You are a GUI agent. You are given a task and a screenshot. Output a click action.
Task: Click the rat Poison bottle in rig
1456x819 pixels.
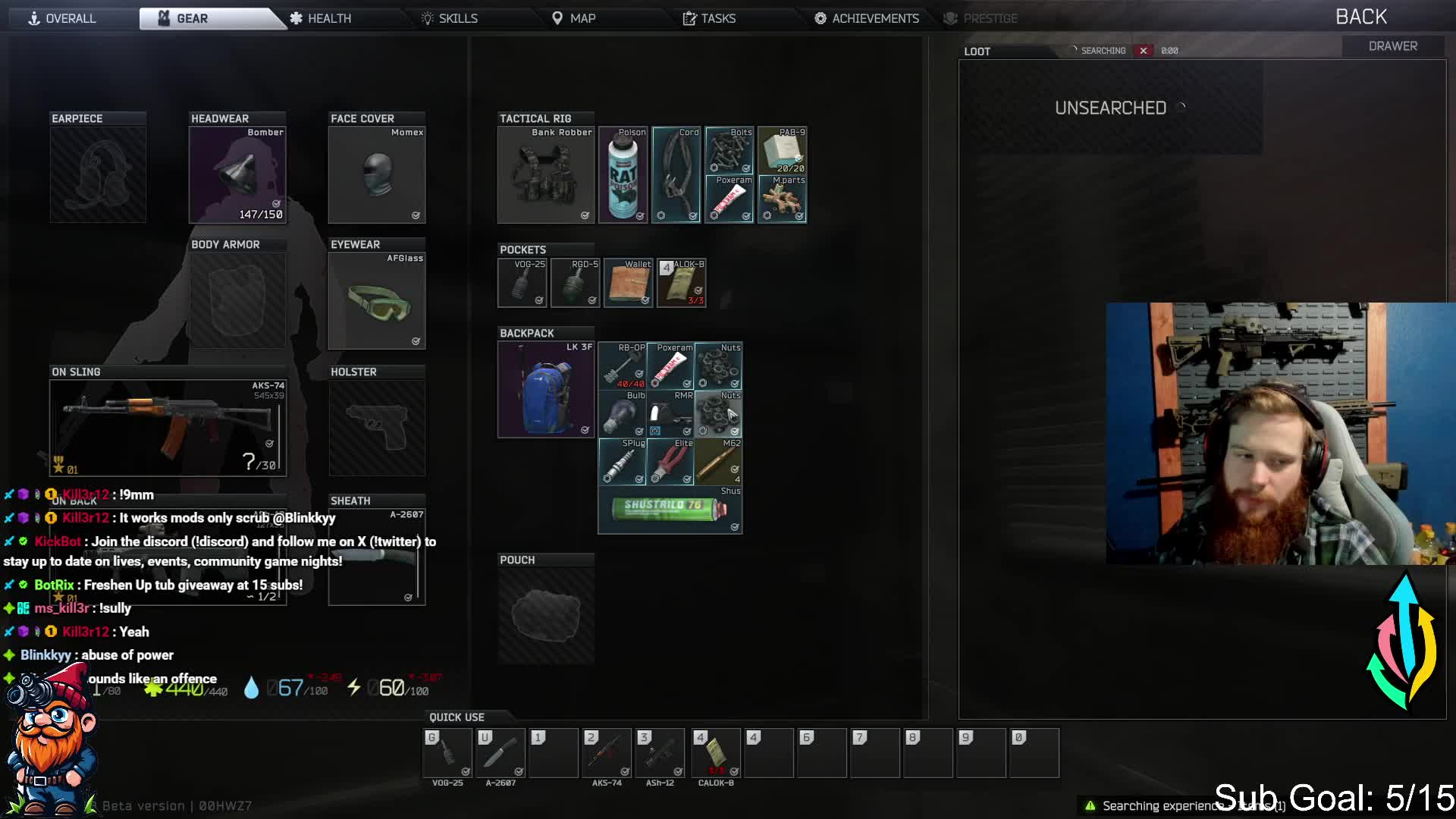pos(623,175)
